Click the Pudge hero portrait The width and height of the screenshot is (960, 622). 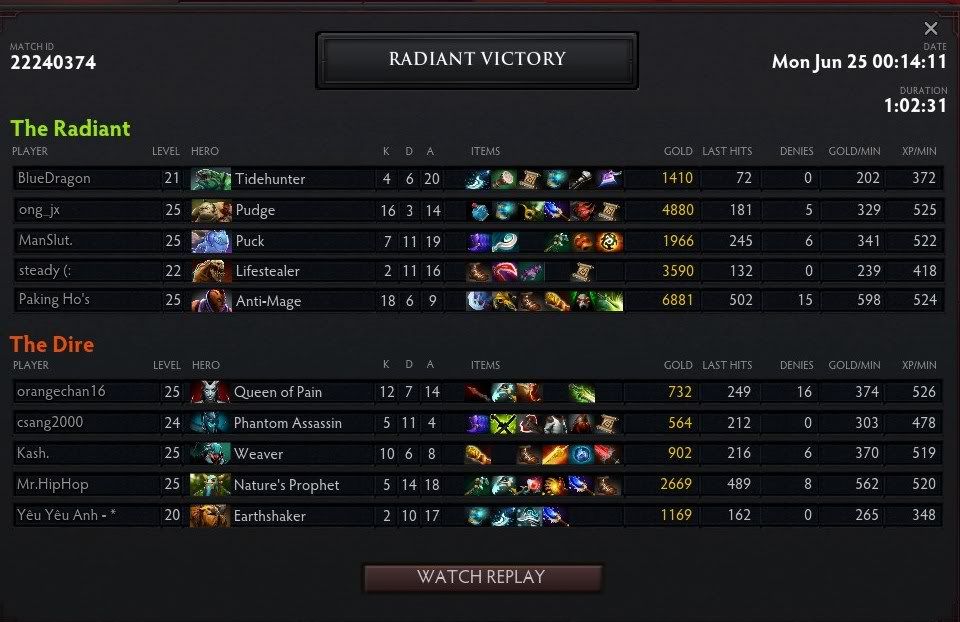[x=210, y=210]
